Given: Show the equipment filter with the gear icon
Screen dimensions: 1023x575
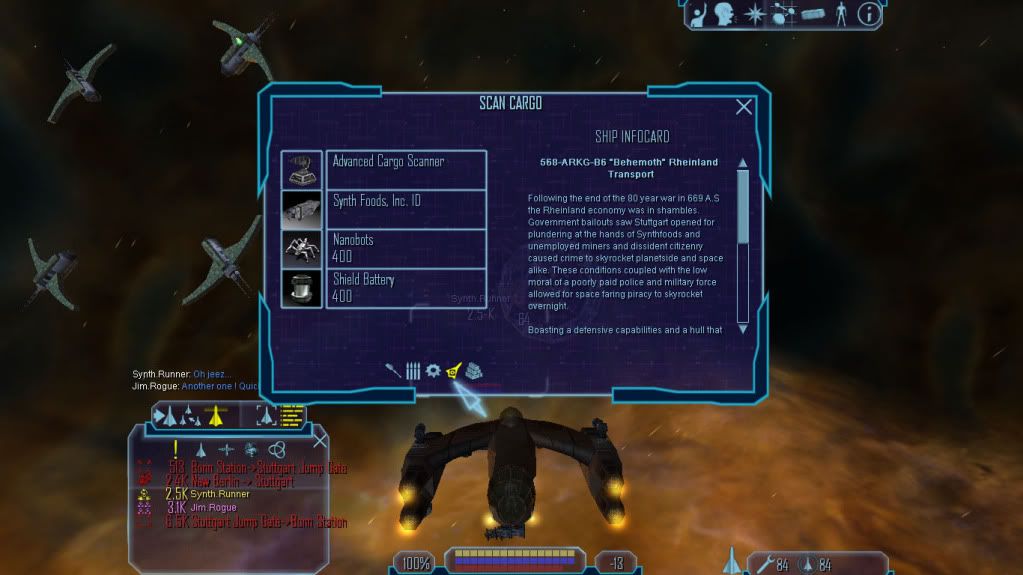Looking at the screenshot, I should tap(433, 370).
